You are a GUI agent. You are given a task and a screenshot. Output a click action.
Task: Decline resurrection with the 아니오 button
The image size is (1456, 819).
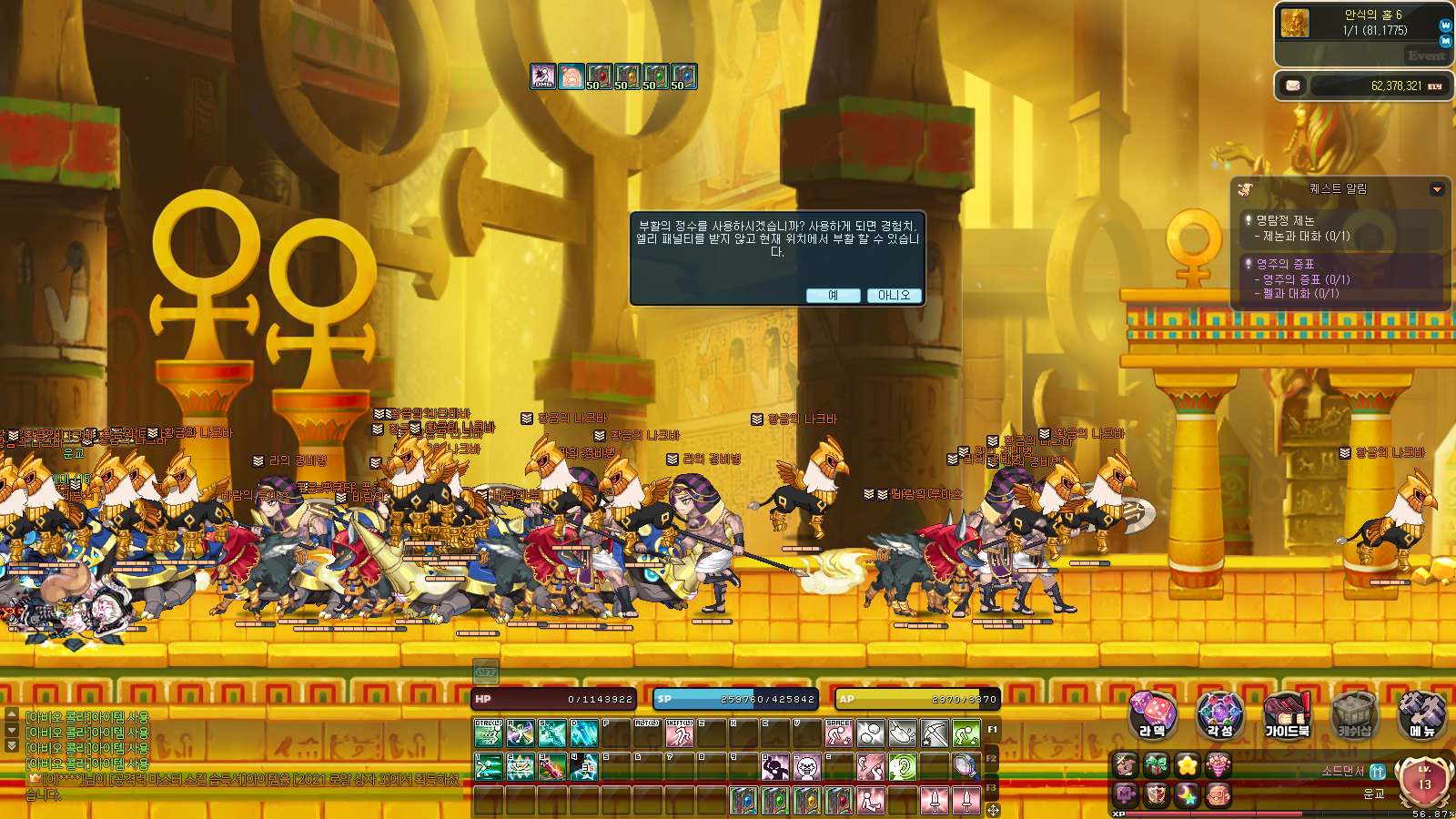894,296
